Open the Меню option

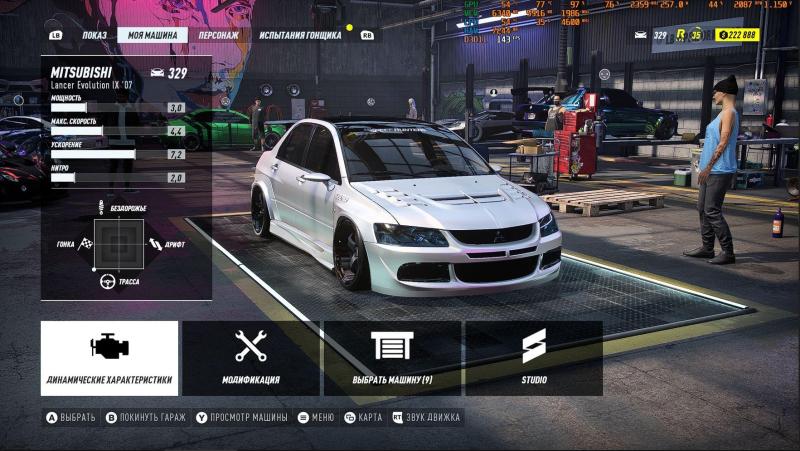tap(316, 417)
